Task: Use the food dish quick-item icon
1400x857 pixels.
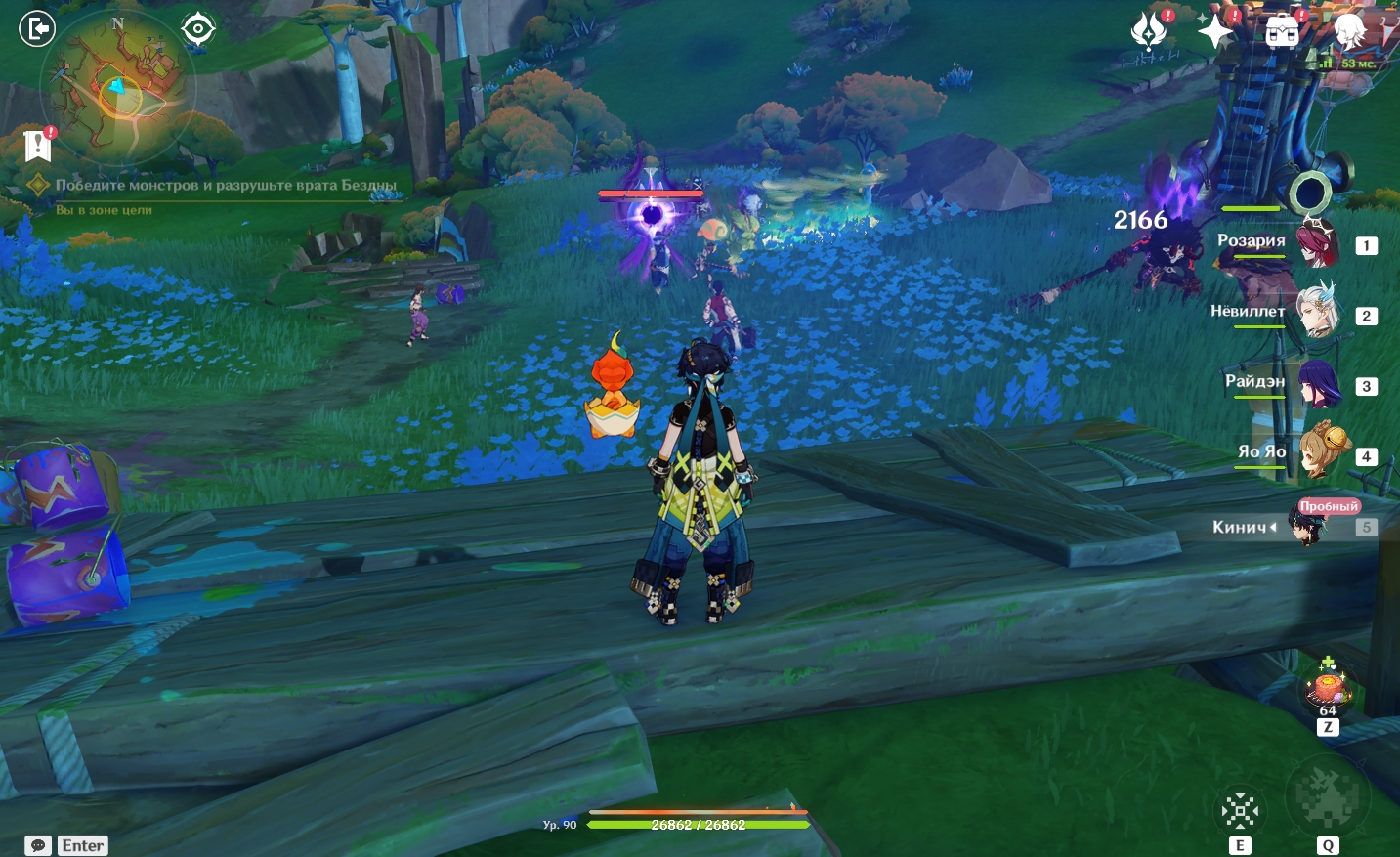Action: [1328, 686]
